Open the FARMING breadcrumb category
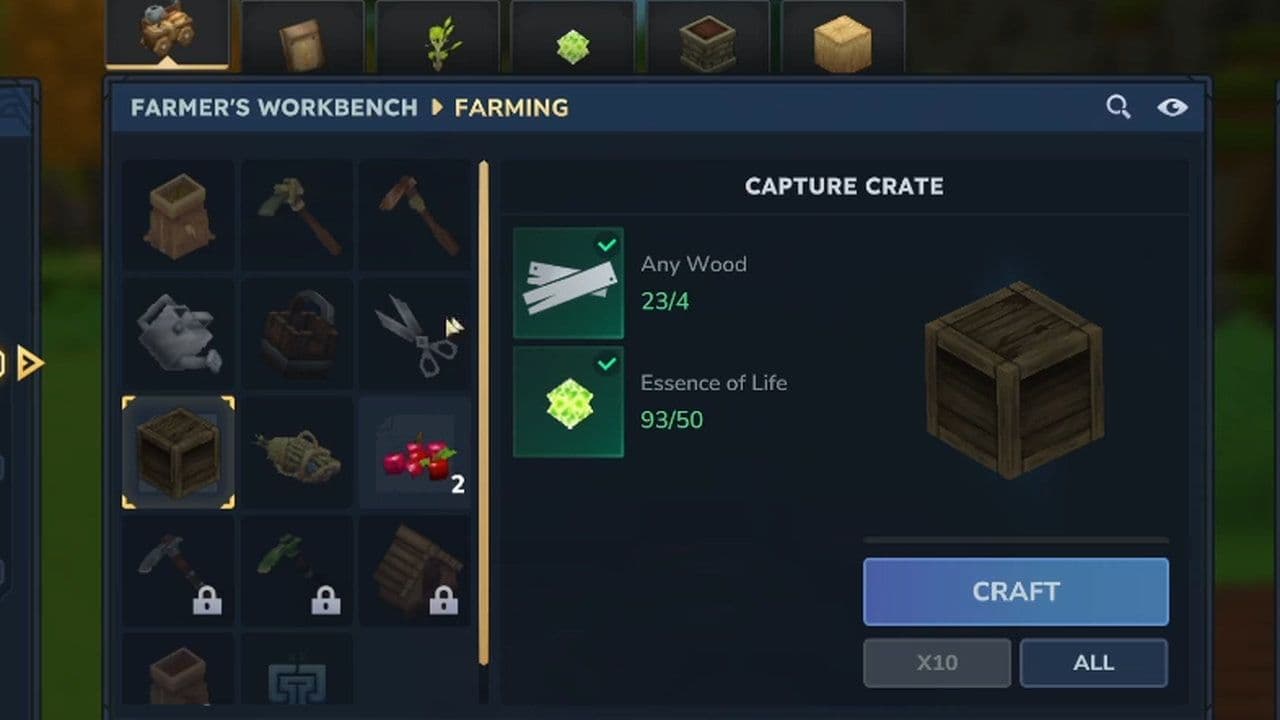 coord(511,108)
